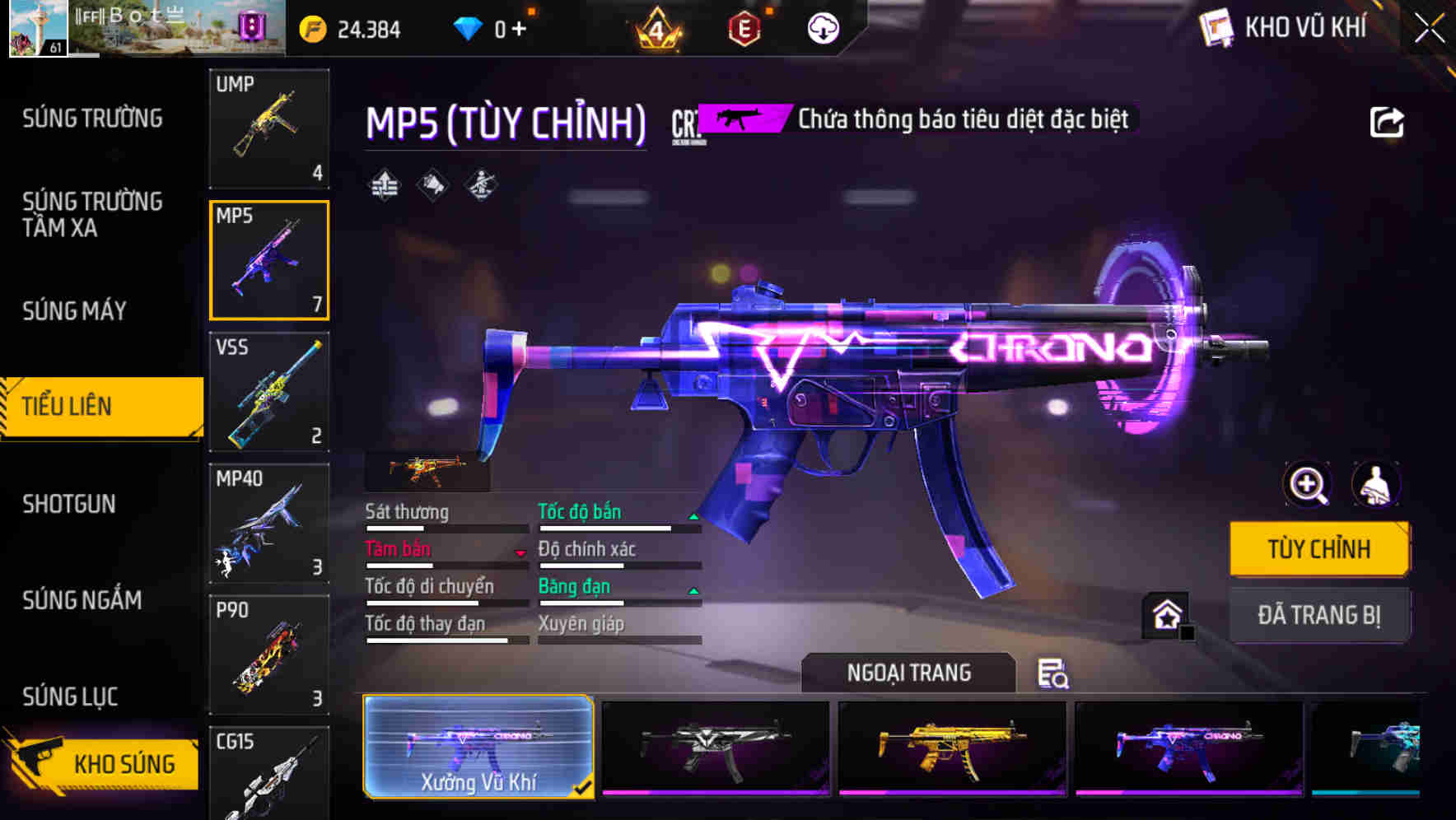Select the SHOTGUN category
The height and width of the screenshot is (820, 1456).
tap(69, 504)
